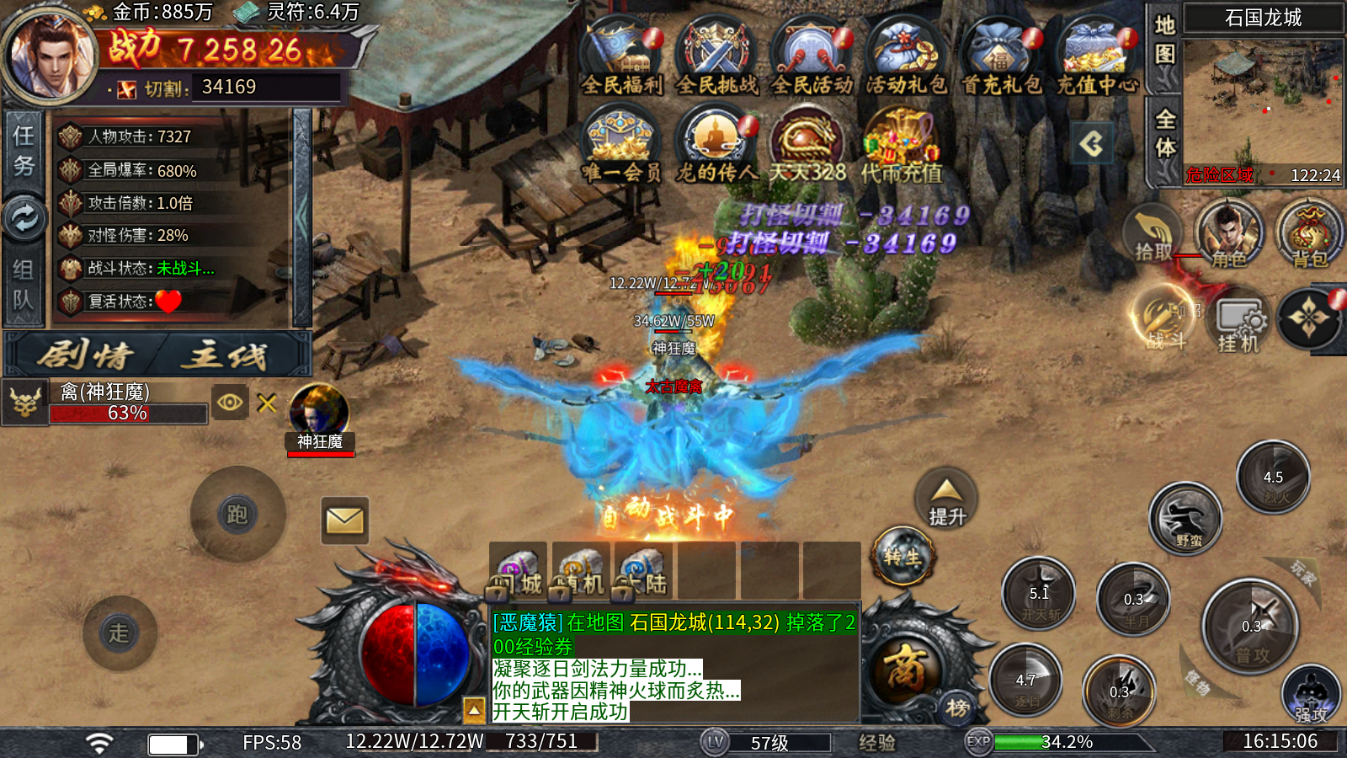Use the 野蛮 charge skill
Screen dimensions: 1347x758
[1186, 518]
